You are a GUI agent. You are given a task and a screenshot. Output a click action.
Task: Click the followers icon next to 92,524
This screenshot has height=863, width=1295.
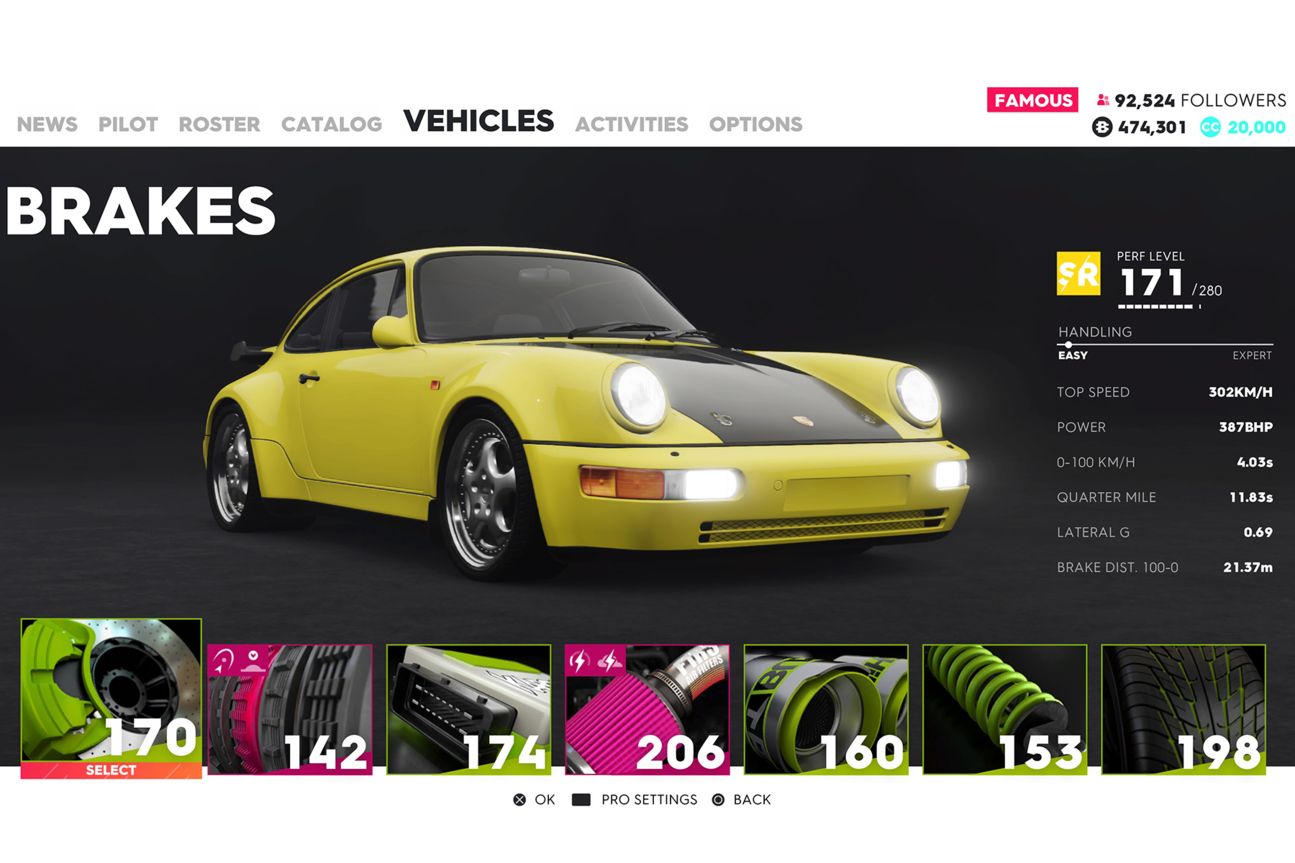point(1102,100)
